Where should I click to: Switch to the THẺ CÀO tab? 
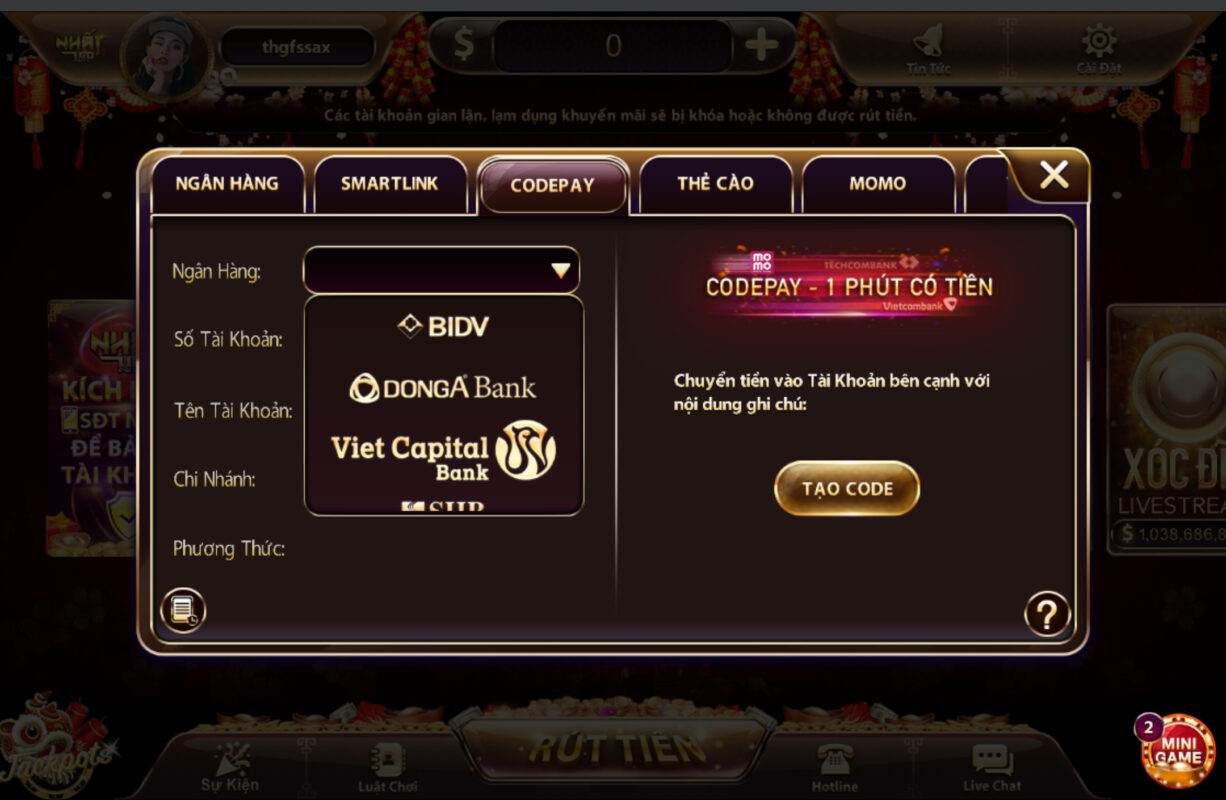click(715, 184)
